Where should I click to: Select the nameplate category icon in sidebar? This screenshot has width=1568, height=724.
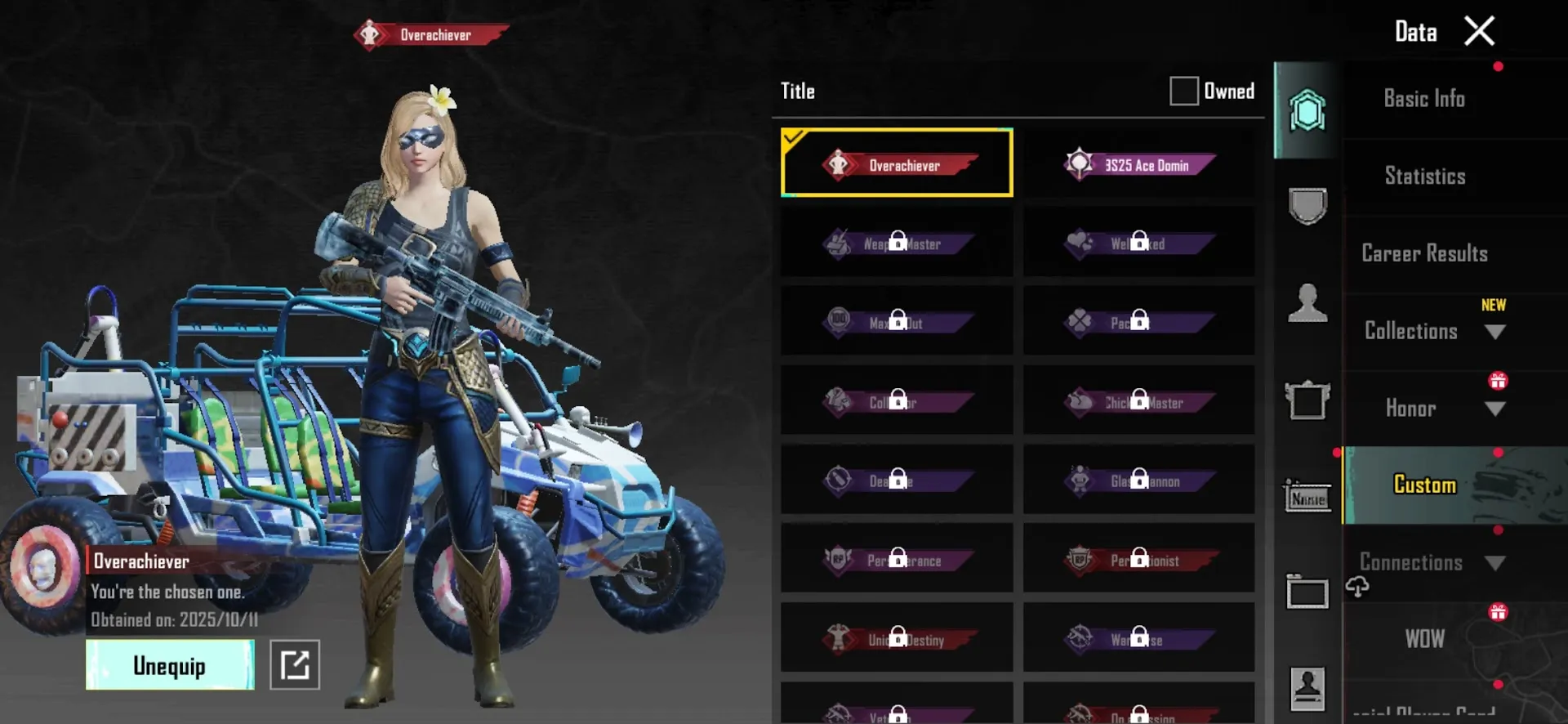click(1307, 497)
